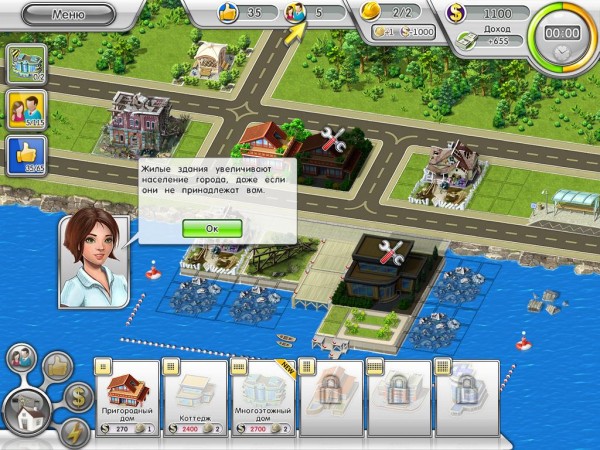Viewport: 600px width, 450px height.
Task: Open the blue thumbs-up goal icon
Action: 22,156
